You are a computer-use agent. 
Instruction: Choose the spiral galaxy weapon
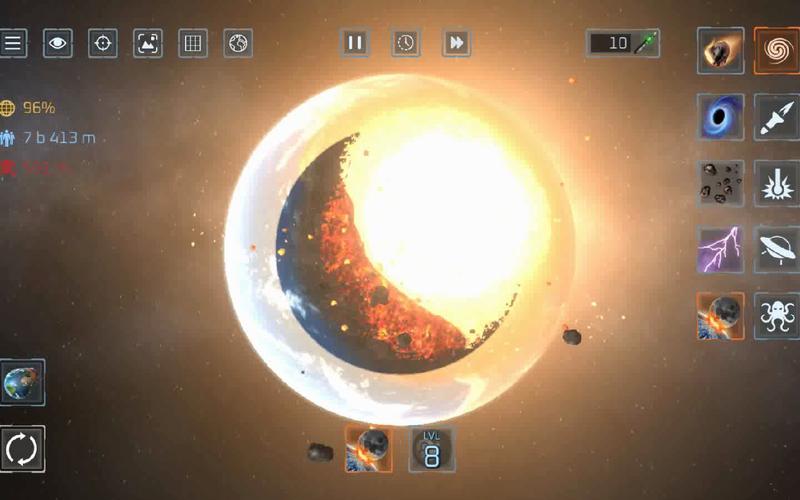click(776, 50)
